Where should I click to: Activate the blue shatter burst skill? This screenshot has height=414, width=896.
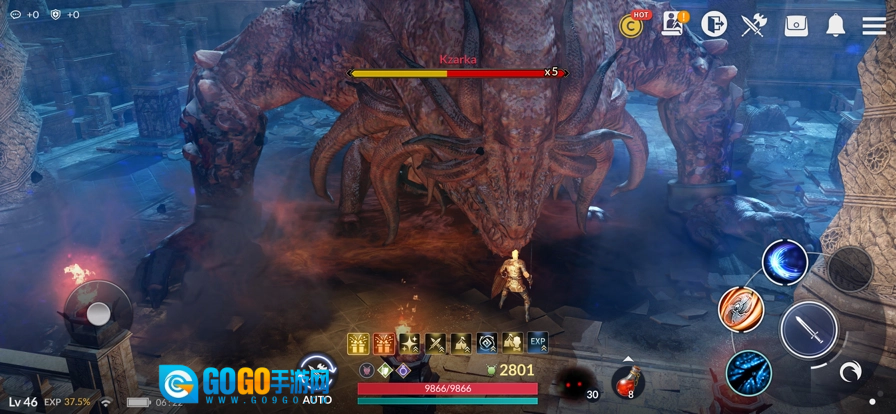tap(749, 373)
